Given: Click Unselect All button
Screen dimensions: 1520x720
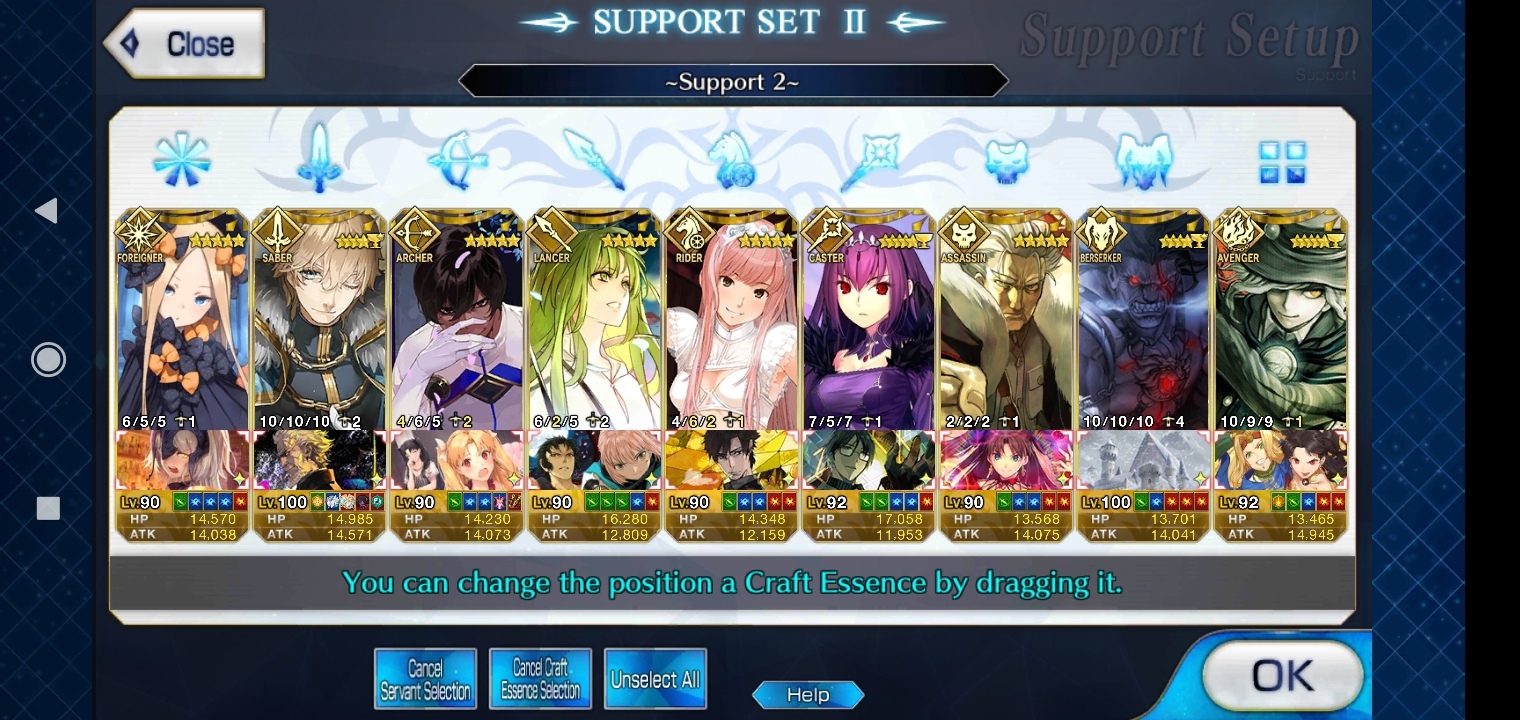Looking at the screenshot, I should click(655, 680).
